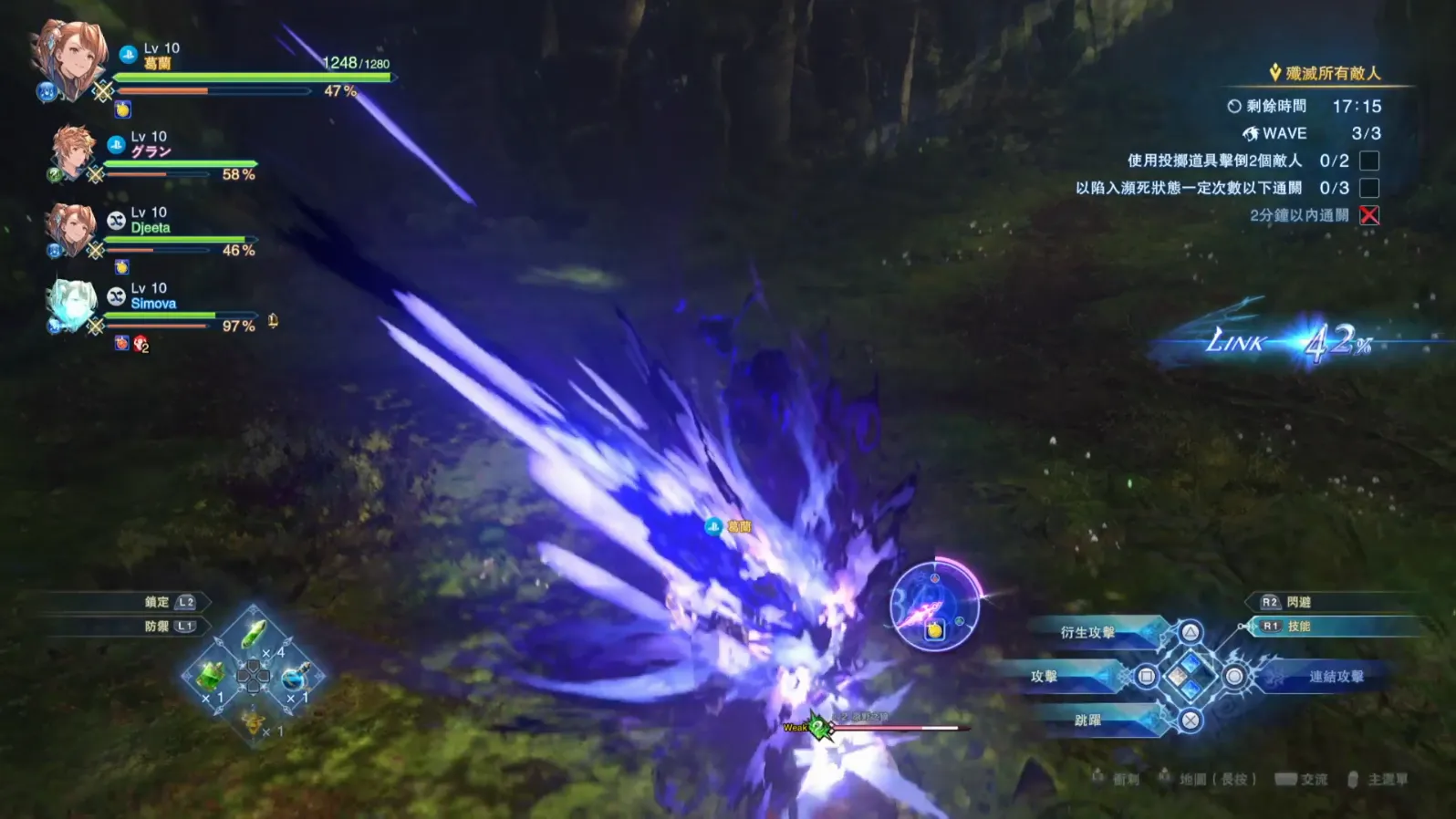Viewport: 1456px width, 819px height.
Task: Choose the 跳躍 jump action
Action: (x=1087, y=720)
